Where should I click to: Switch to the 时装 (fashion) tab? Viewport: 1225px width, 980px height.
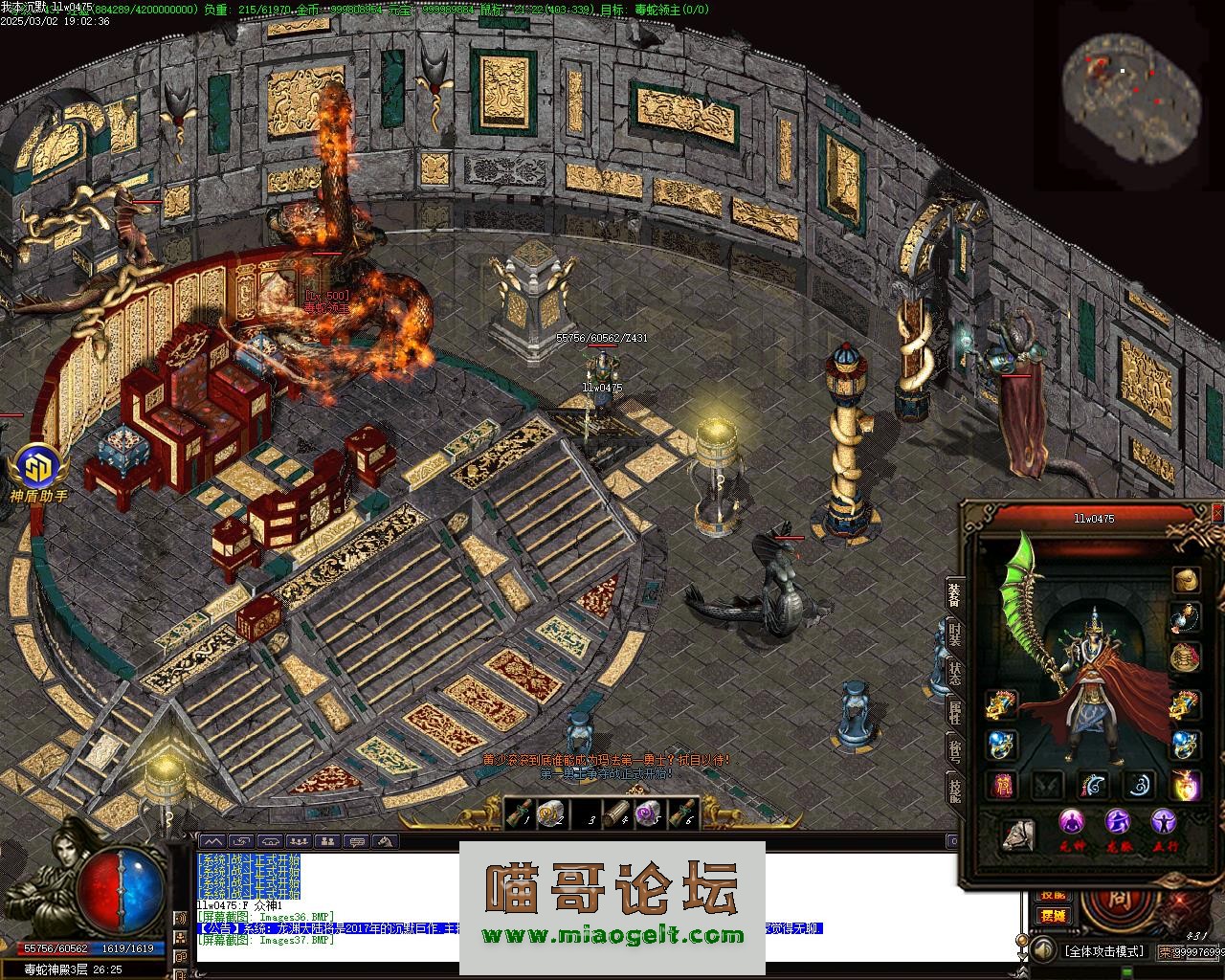pyautogui.click(x=954, y=635)
